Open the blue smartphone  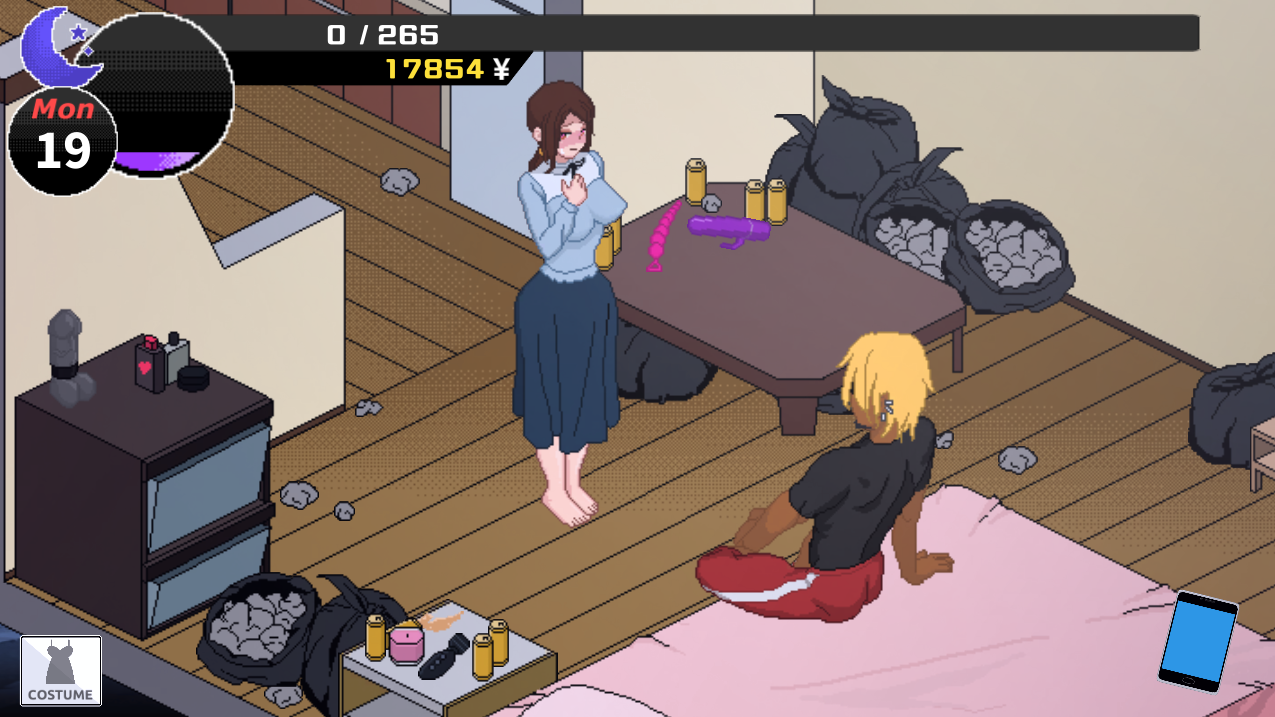(x=1197, y=640)
